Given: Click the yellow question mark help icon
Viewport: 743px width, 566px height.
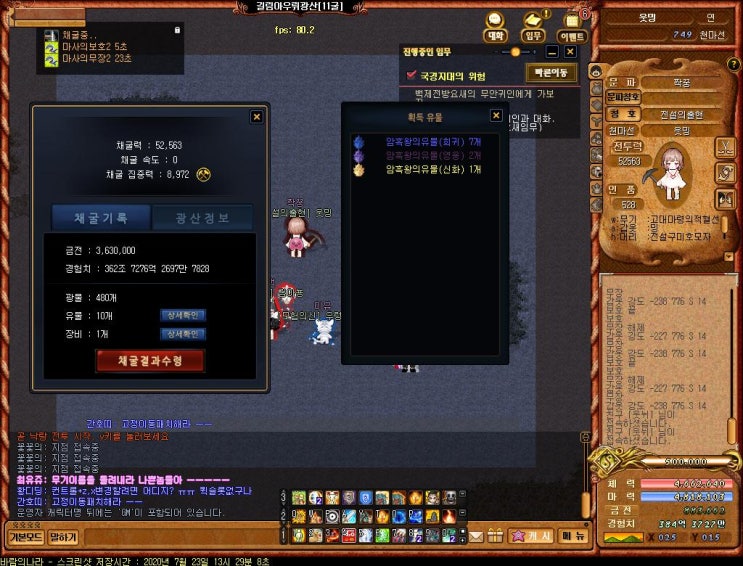Looking at the screenshot, I should click(204, 173).
